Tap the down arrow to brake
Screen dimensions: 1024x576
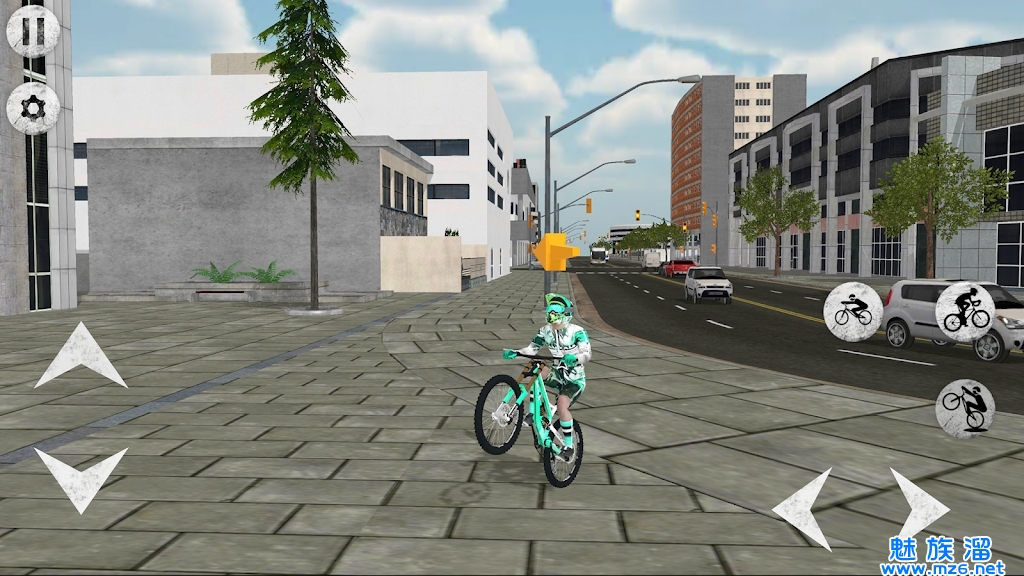pos(80,478)
